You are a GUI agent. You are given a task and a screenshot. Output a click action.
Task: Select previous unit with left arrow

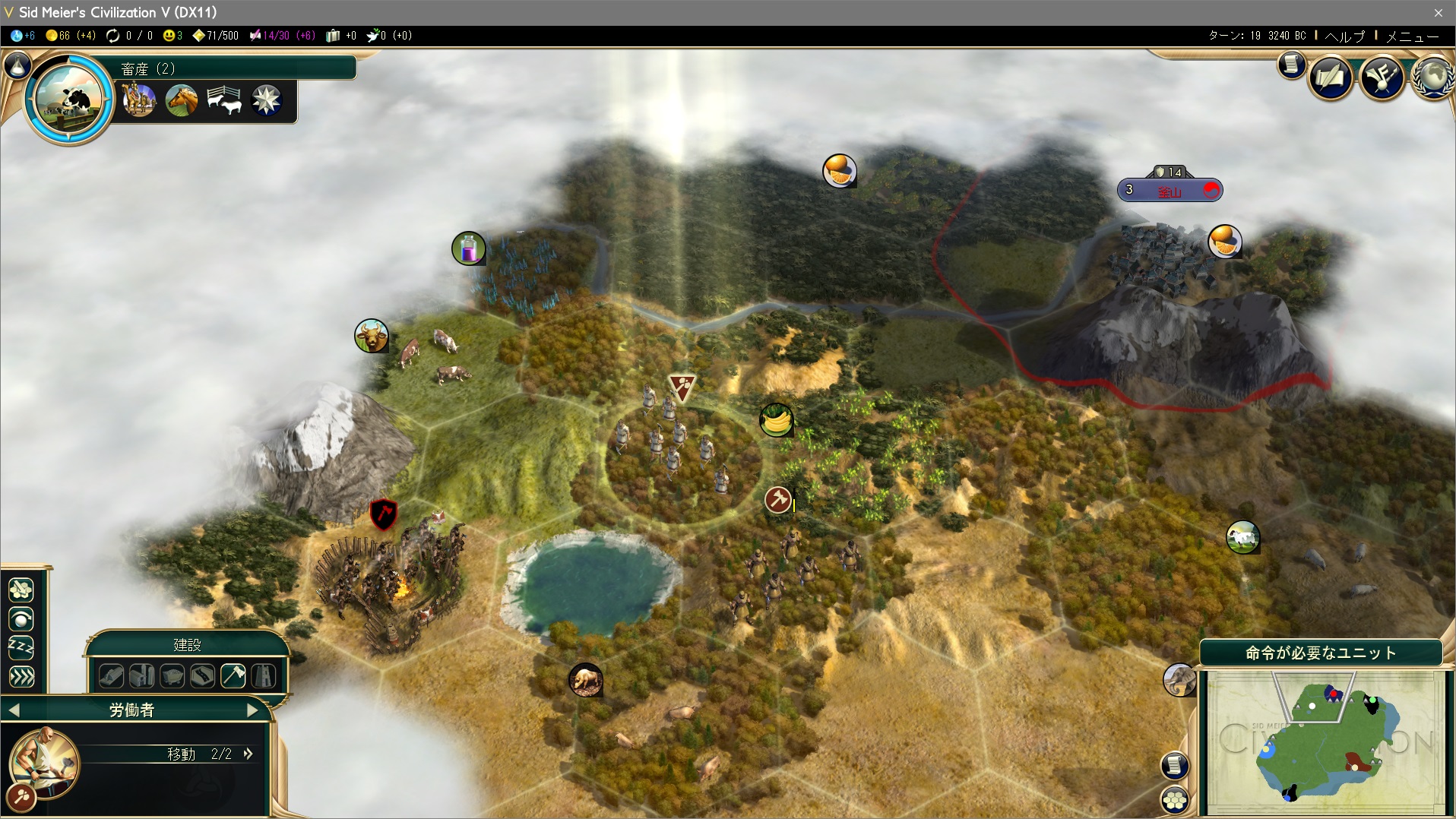pos(14,710)
